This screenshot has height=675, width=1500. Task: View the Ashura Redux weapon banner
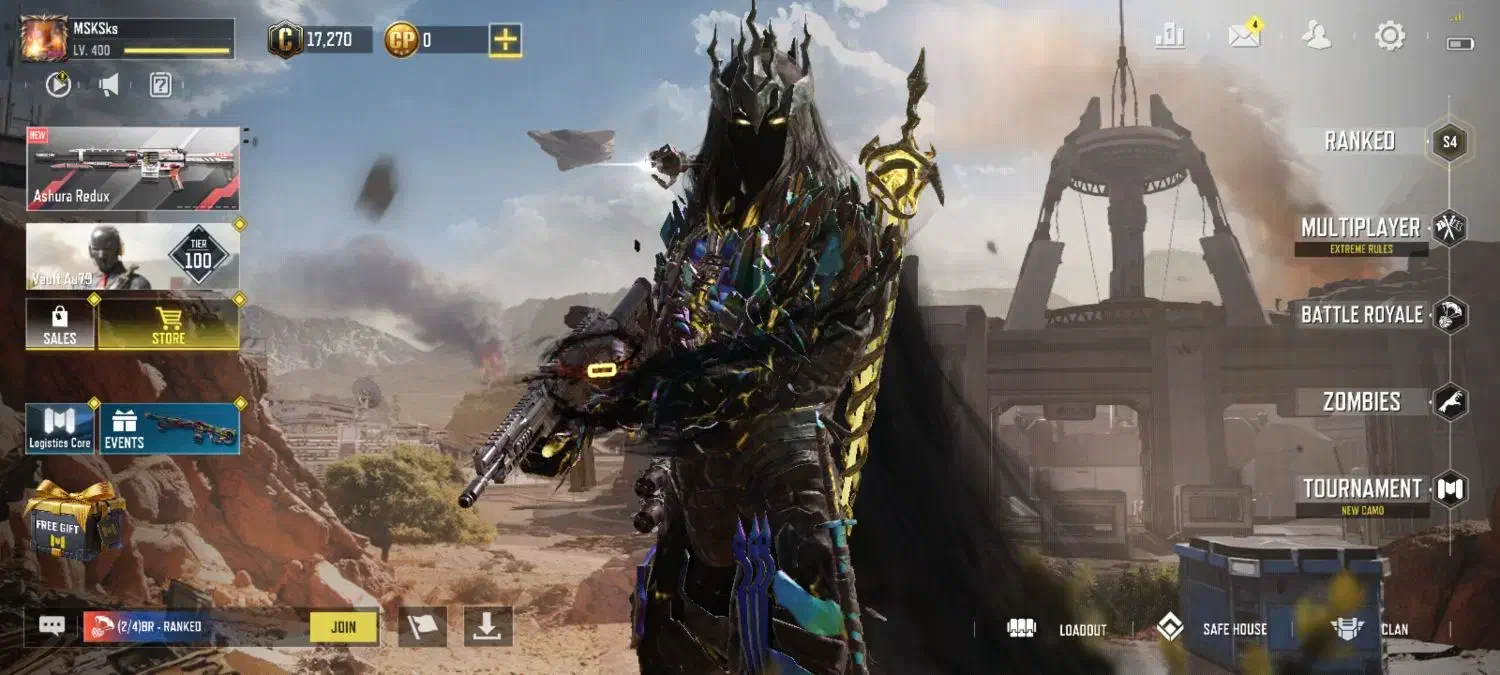[x=133, y=168]
